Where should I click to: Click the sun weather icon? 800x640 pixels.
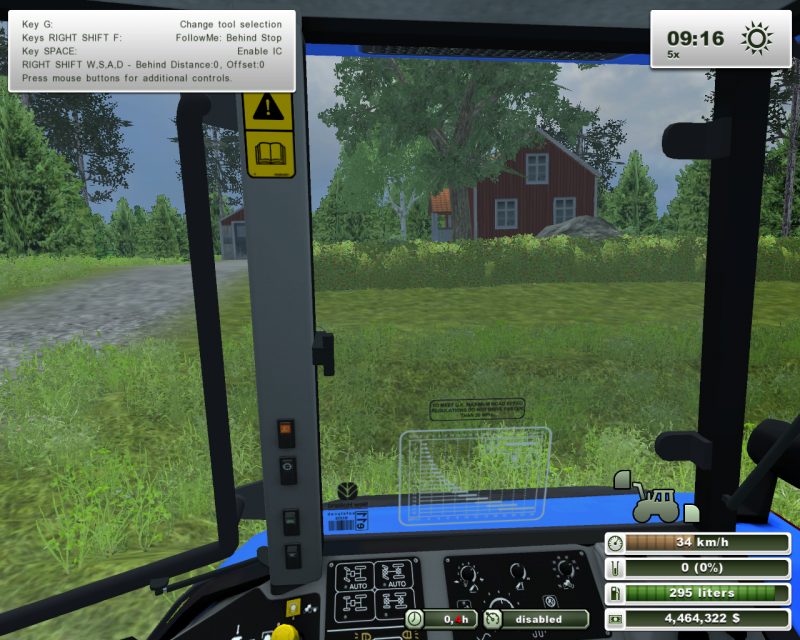point(756,39)
